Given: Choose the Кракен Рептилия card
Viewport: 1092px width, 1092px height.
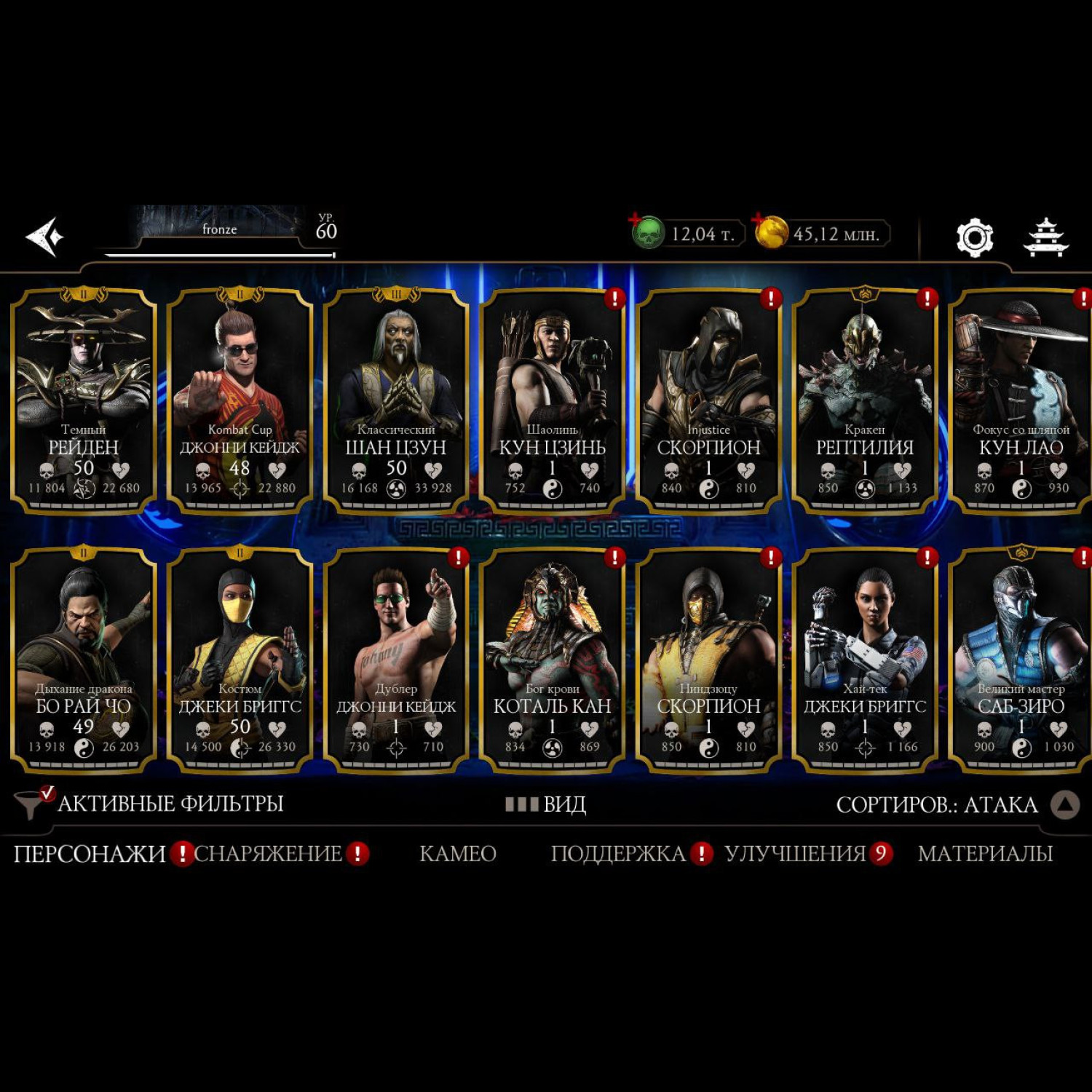Looking at the screenshot, I should tap(864, 400).
